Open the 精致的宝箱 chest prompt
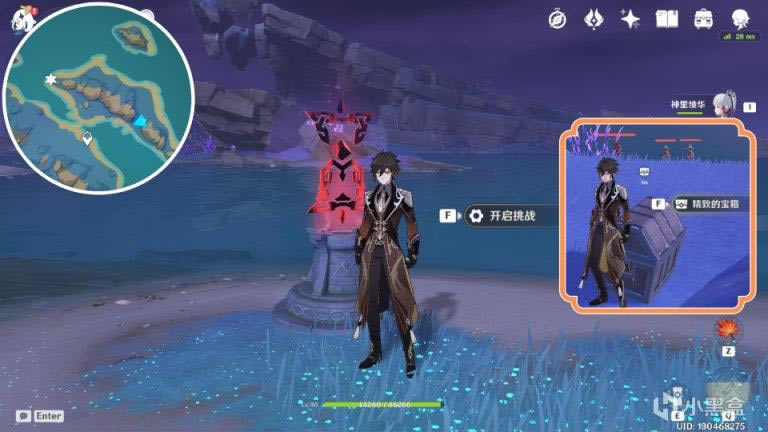This screenshot has width=768, height=432. [706, 203]
